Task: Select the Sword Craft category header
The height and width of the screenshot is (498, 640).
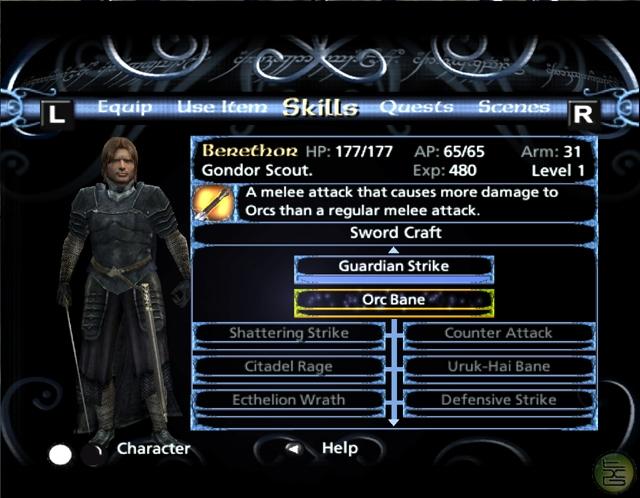Action: coord(395,233)
